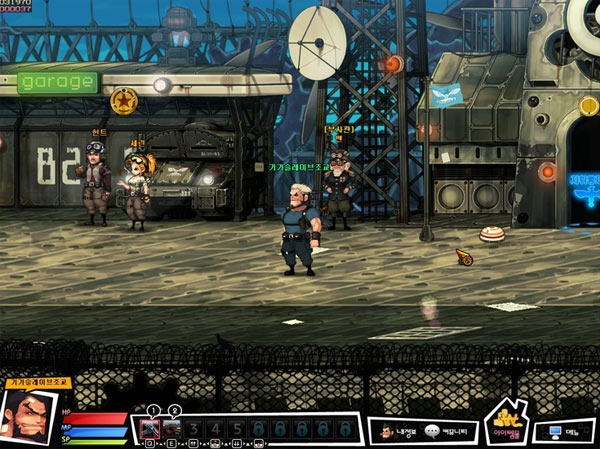Select the second skill slot on the hotbar
This screenshot has height=449, width=600.
172,430
